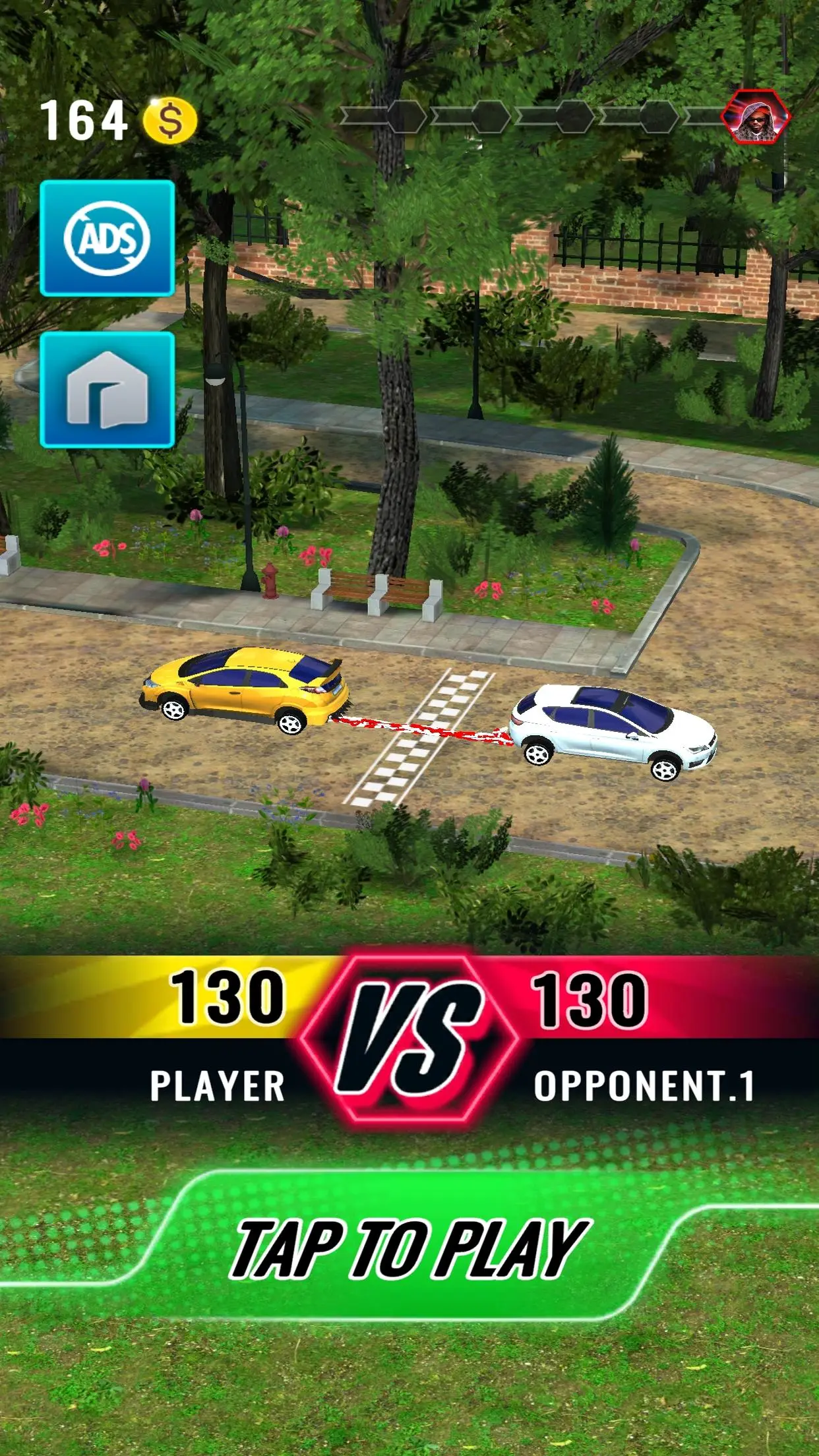This screenshot has width=819, height=1456.
Task: Select the opponent boss portrait icon
Action: (755, 118)
